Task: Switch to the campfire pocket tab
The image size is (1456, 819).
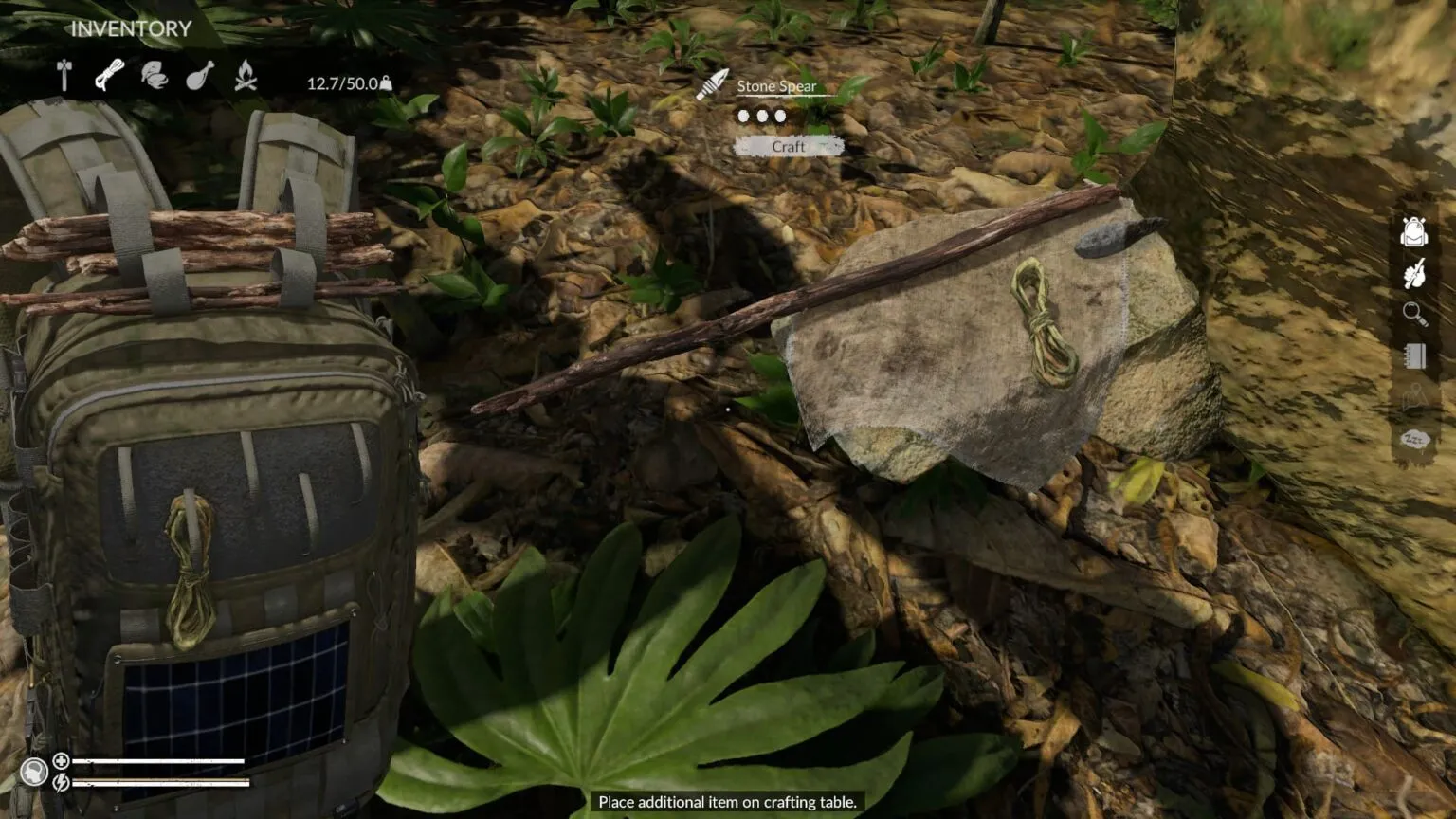Action: (x=246, y=75)
